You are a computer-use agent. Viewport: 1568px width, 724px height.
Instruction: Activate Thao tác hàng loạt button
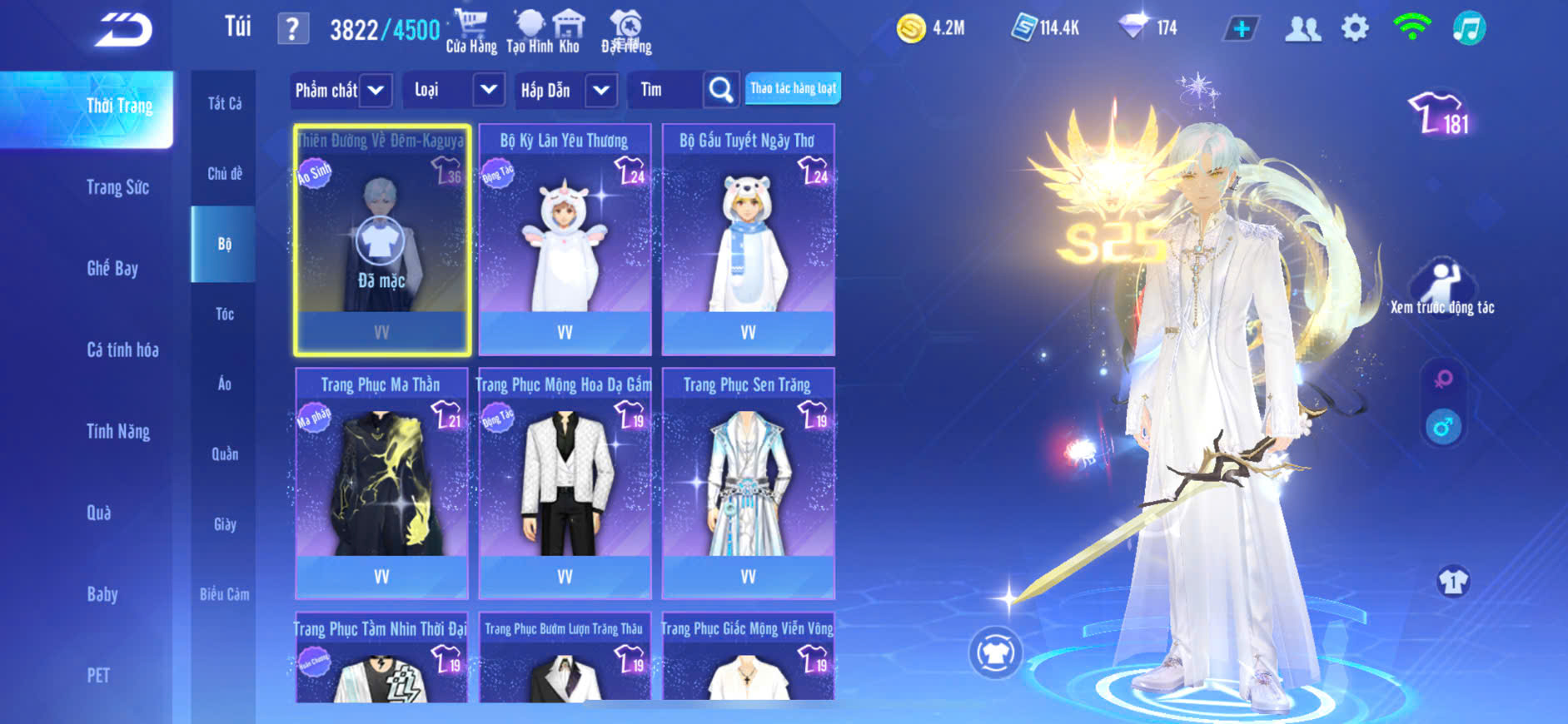pos(793,89)
